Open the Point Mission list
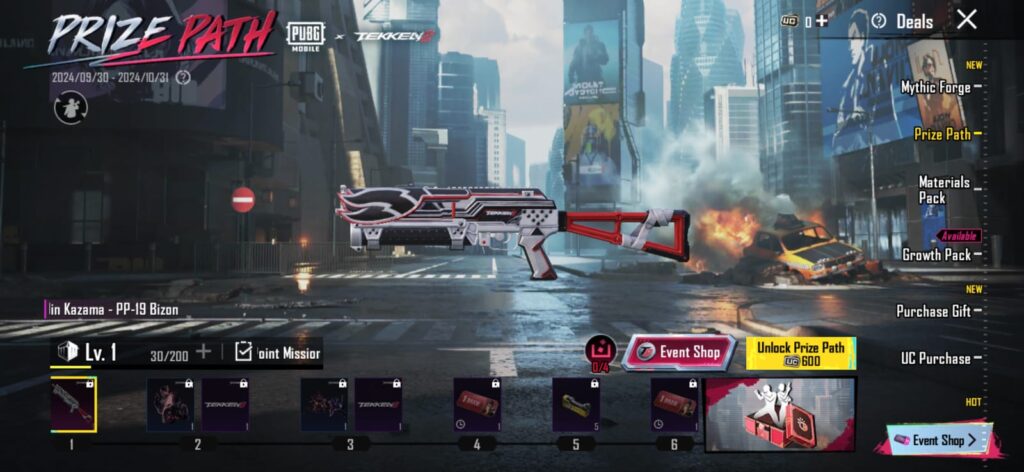 (x=277, y=351)
